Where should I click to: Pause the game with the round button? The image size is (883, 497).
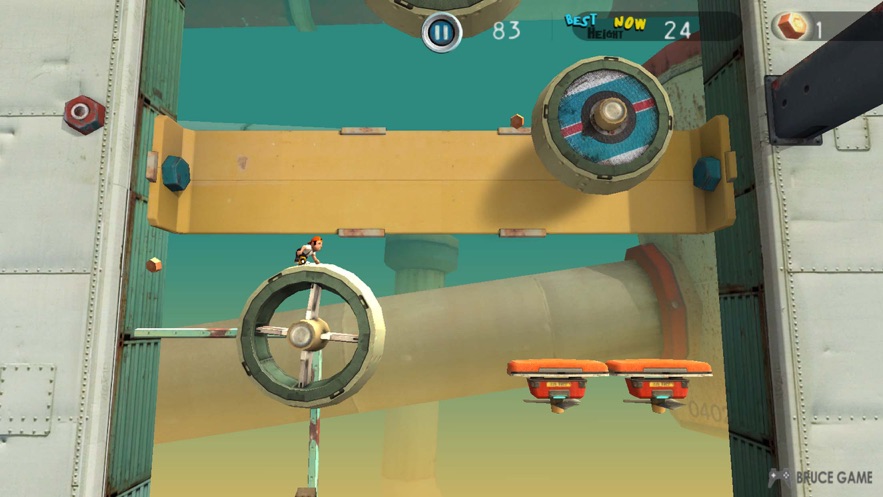(x=441, y=32)
